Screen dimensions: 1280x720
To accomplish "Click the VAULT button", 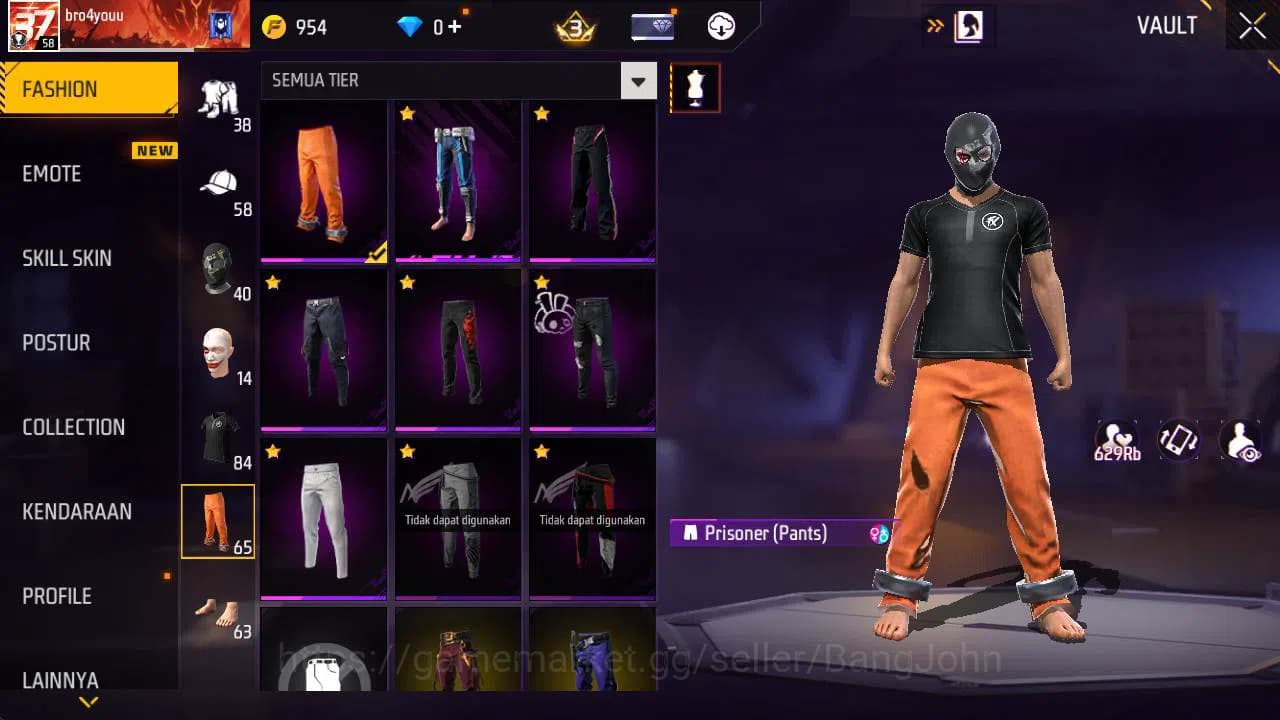I will (x=1167, y=25).
